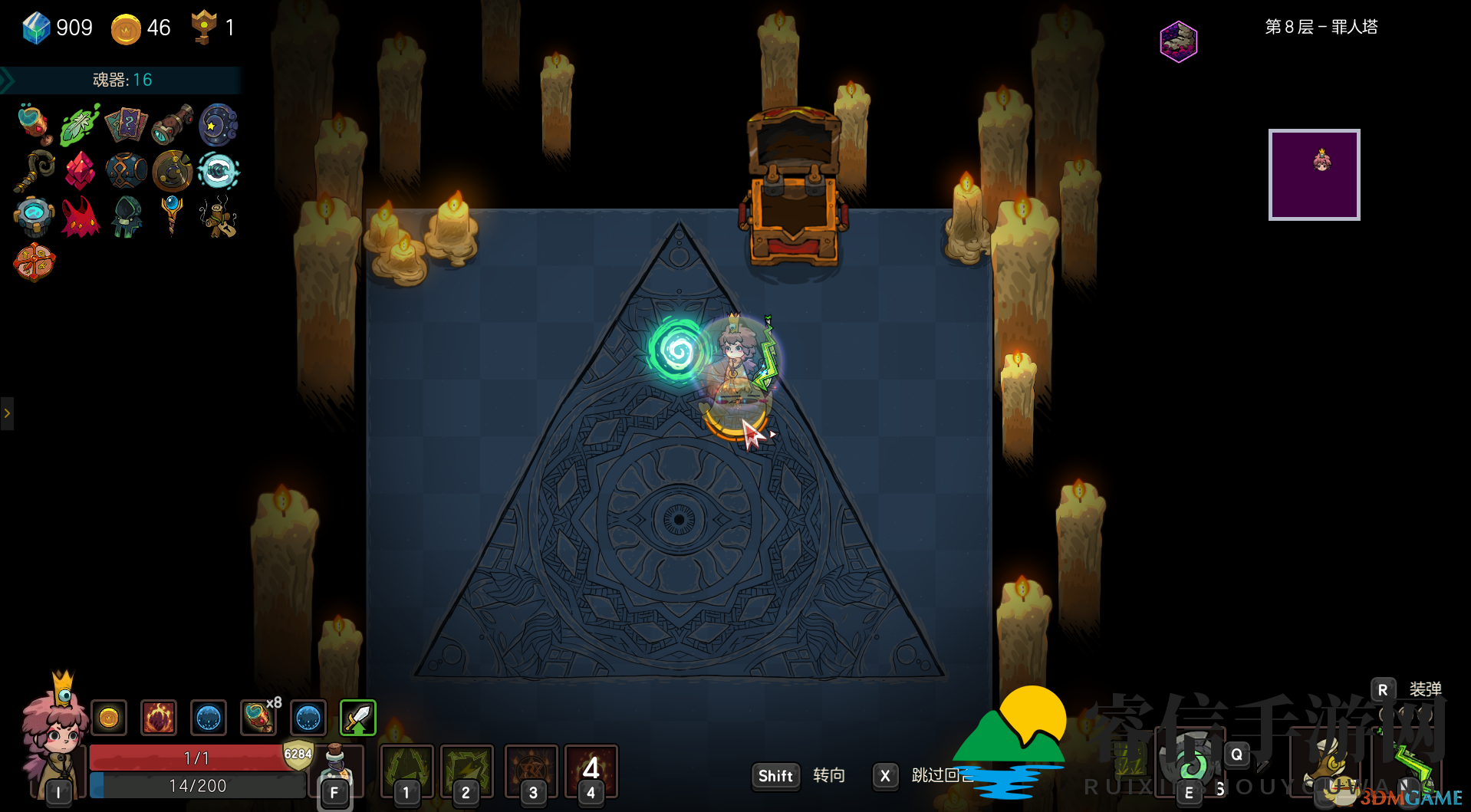Click the room minimap

coord(1314,175)
